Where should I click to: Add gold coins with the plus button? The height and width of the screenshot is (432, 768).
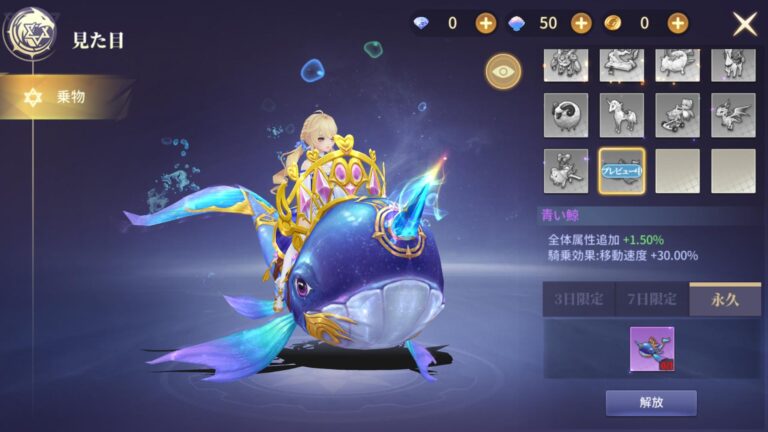click(x=677, y=23)
